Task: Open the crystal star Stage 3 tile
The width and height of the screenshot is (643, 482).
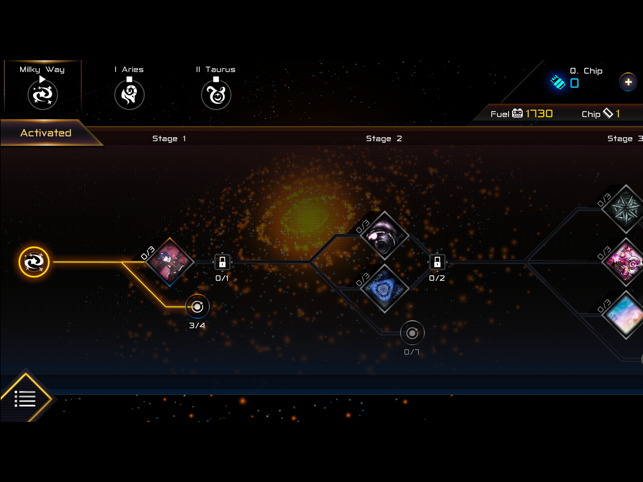Action: 624,209
